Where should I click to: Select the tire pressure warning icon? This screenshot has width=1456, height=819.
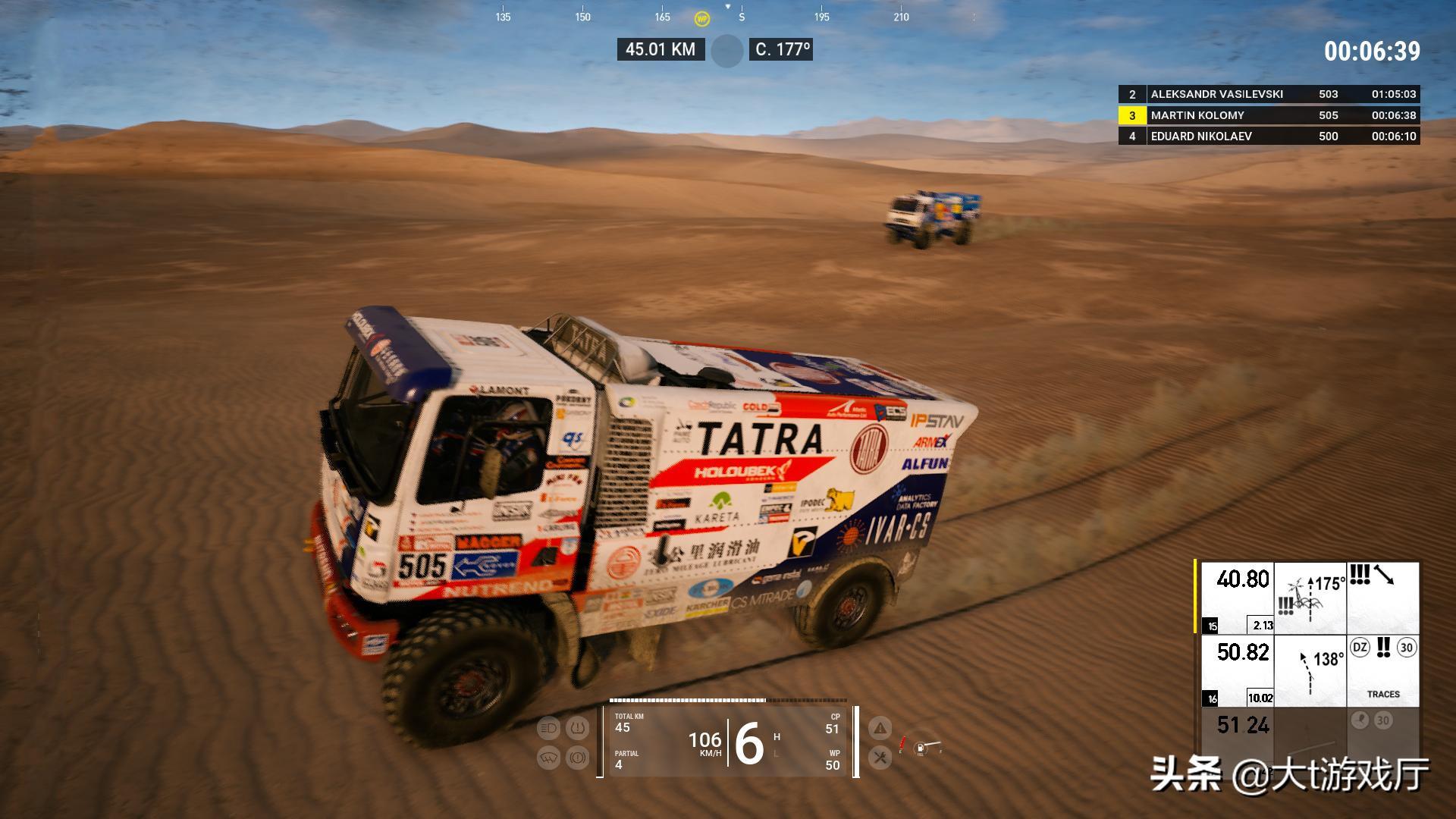click(578, 729)
